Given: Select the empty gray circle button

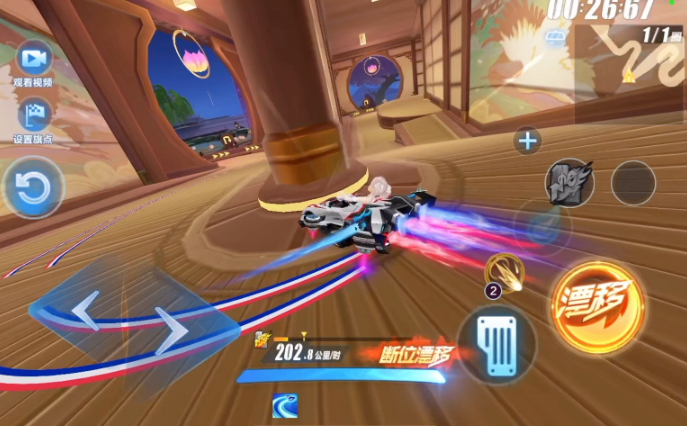Looking at the screenshot, I should [x=633, y=182].
